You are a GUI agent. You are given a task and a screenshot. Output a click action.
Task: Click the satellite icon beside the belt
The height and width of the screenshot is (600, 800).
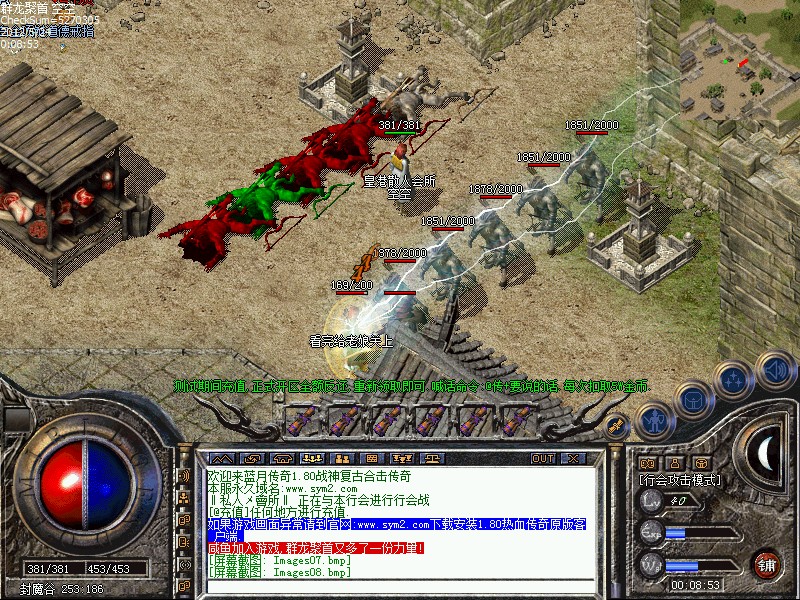tap(617, 424)
